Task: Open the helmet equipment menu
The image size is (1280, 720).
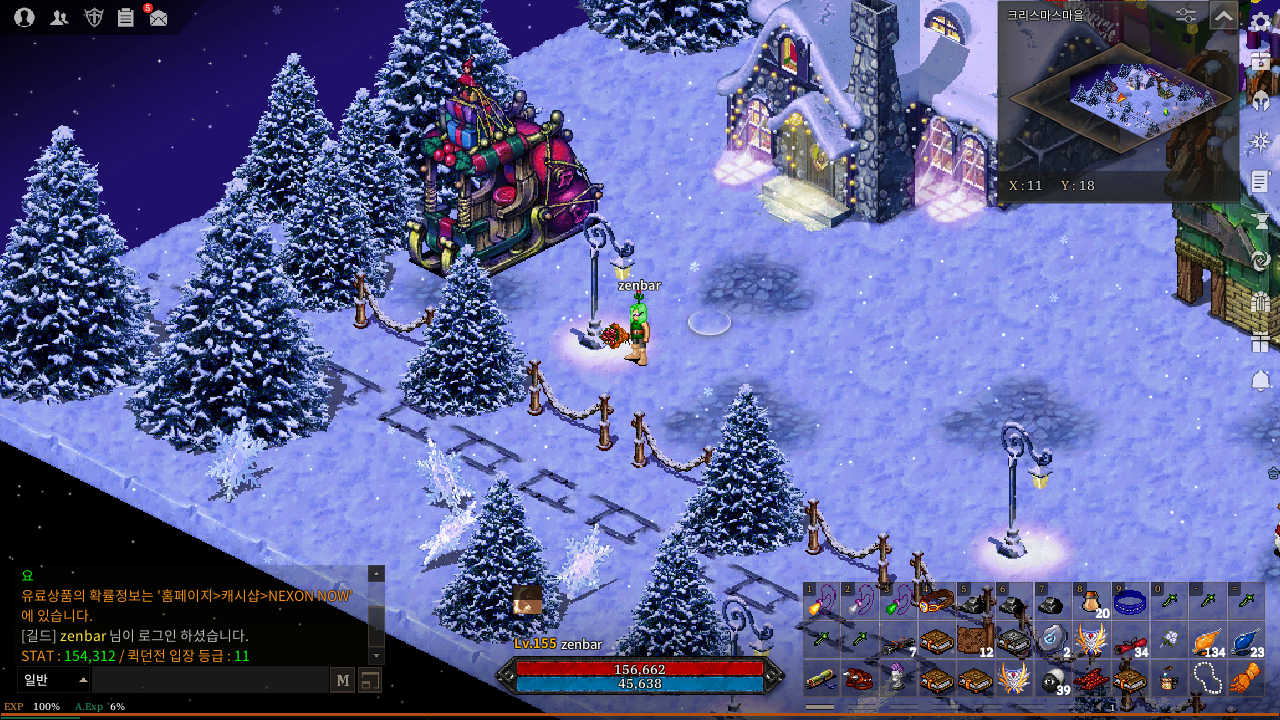Action: [x=1261, y=101]
